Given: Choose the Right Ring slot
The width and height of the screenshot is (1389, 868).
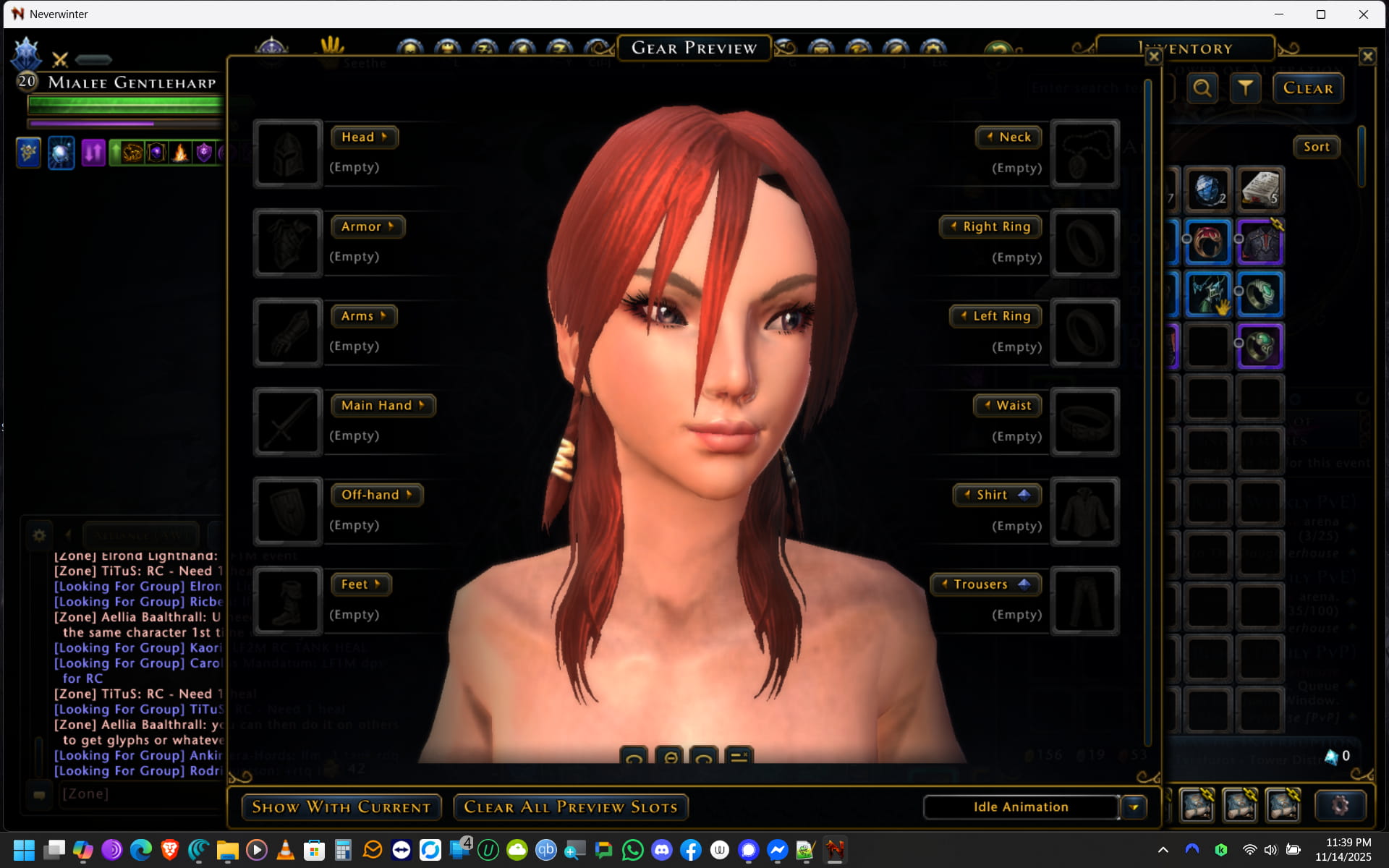Looking at the screenshot, I should pos(990,227).
